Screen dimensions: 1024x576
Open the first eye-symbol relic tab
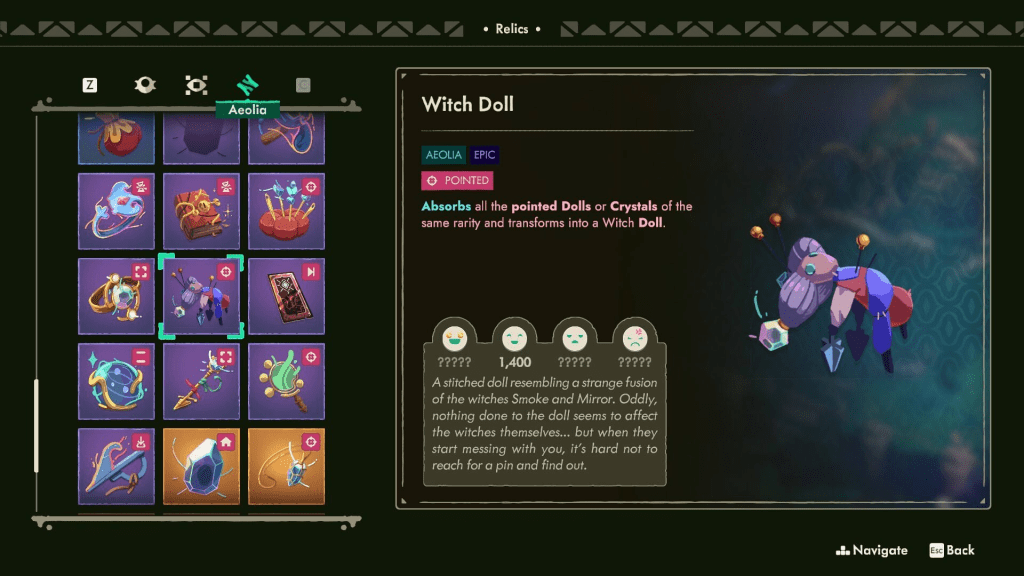pos(145,85)
